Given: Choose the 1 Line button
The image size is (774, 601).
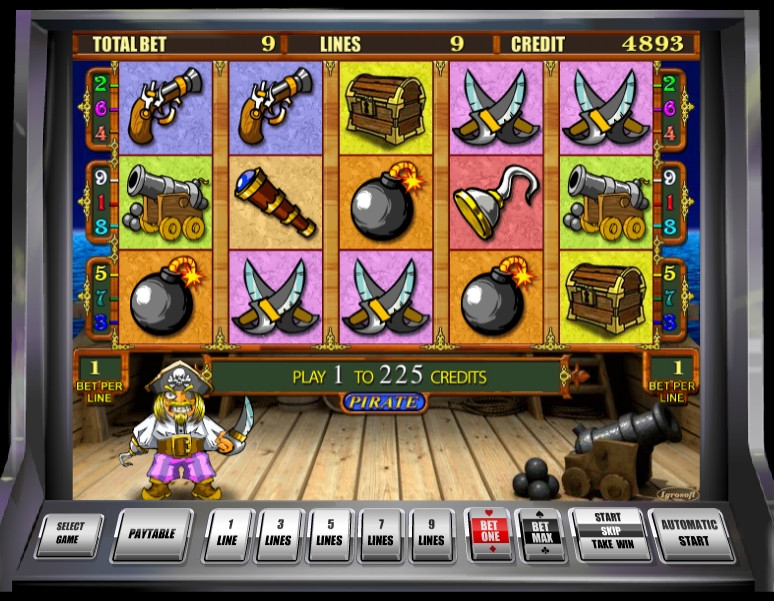Looking at the screenshot, I should (227, 534).
